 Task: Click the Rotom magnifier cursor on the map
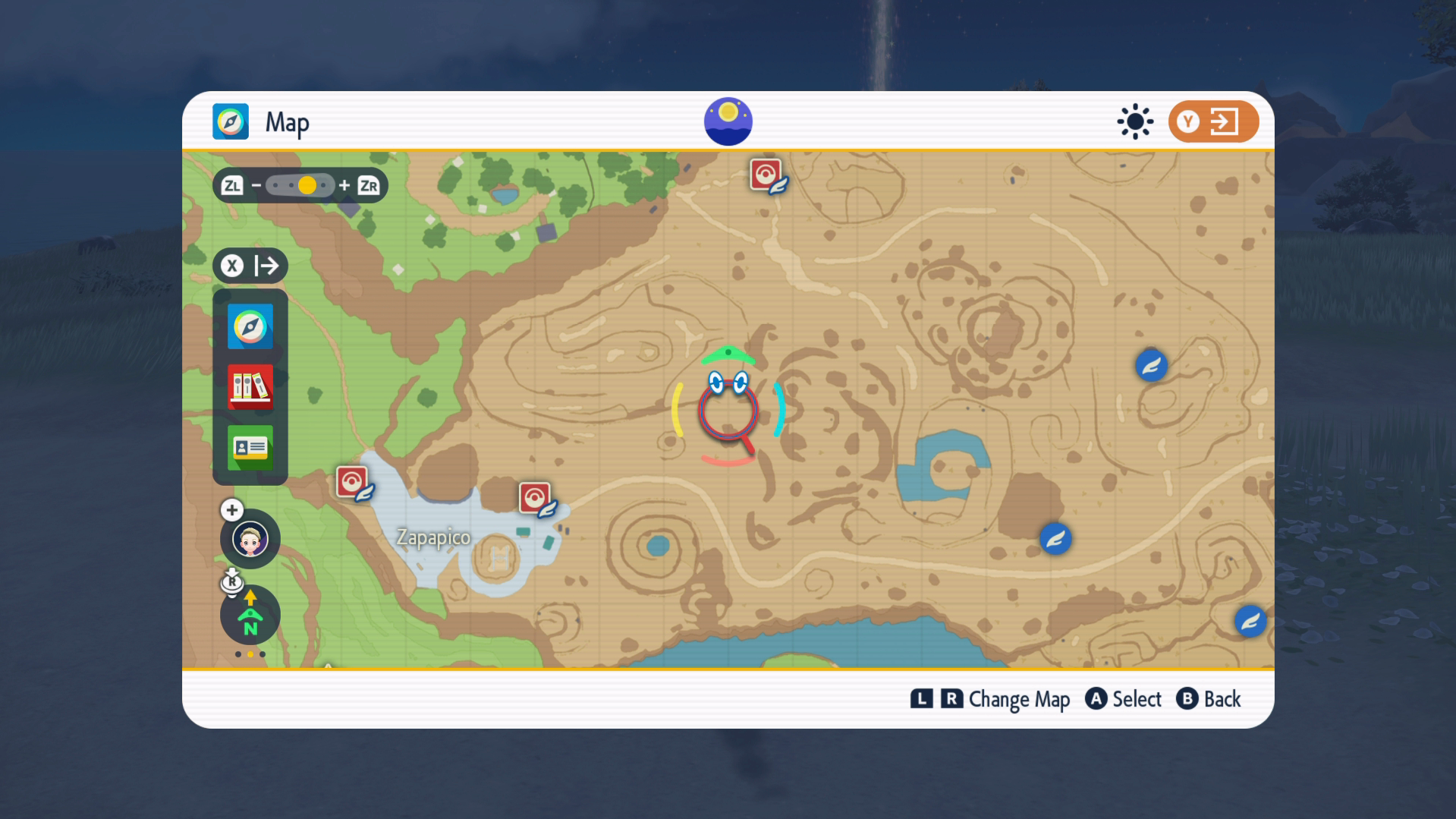[x=728, y=410]
